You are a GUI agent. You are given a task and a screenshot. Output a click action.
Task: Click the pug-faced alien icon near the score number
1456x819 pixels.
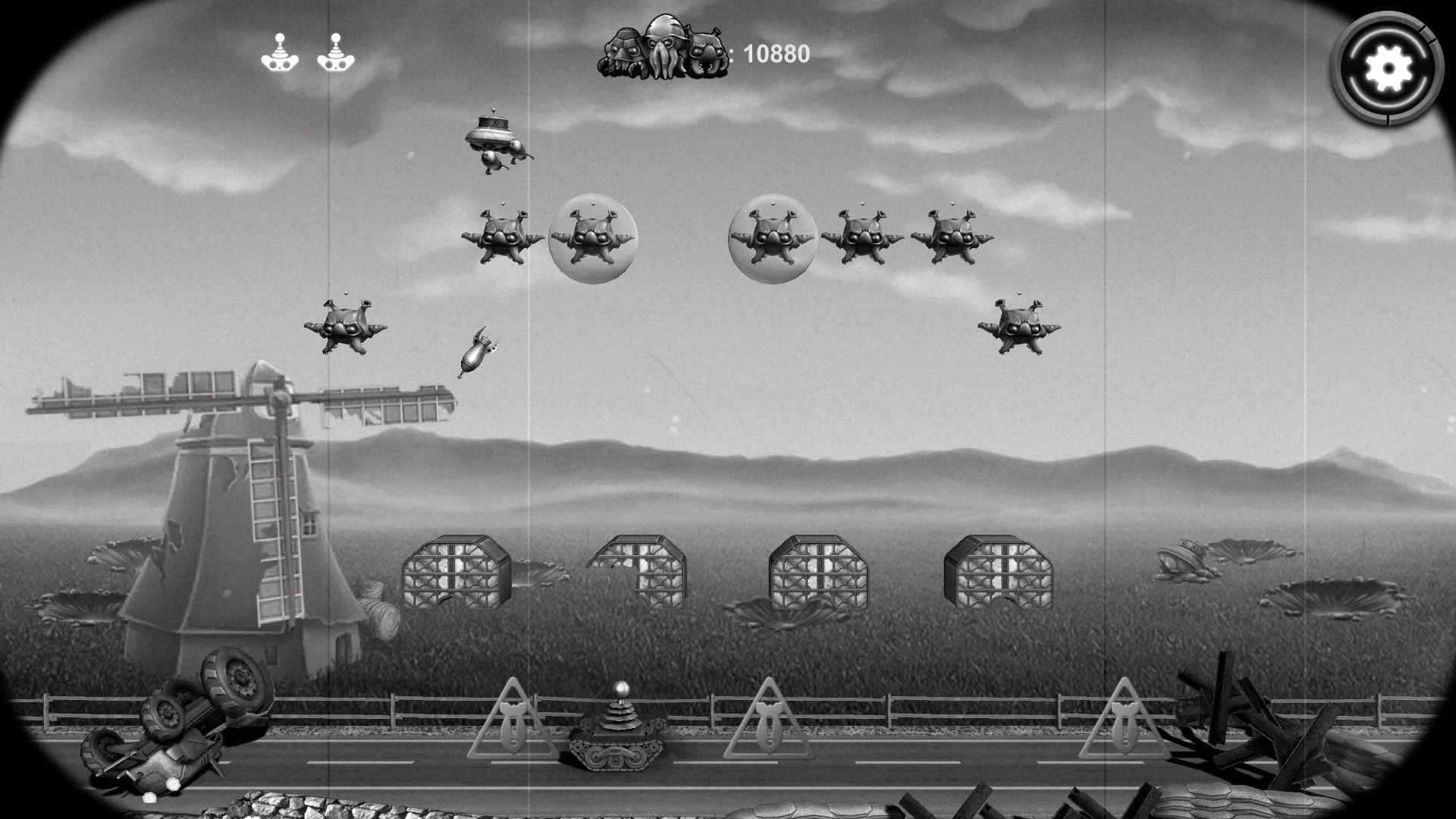coord(705,52)
